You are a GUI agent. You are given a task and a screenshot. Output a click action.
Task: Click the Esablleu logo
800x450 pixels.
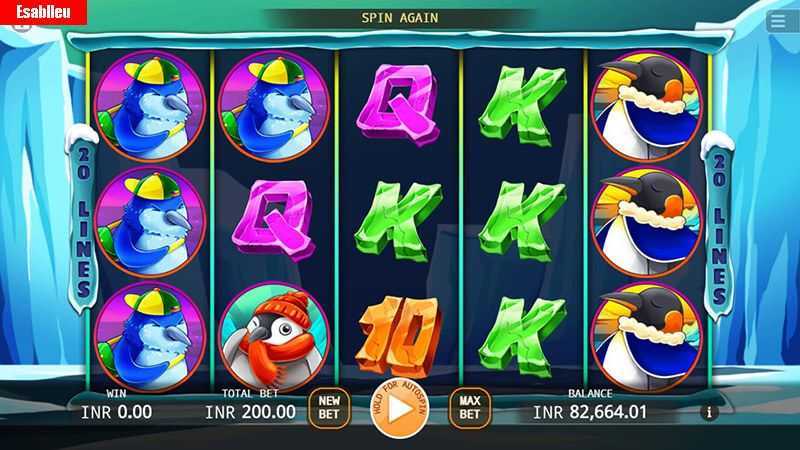(x=43, y=12)
